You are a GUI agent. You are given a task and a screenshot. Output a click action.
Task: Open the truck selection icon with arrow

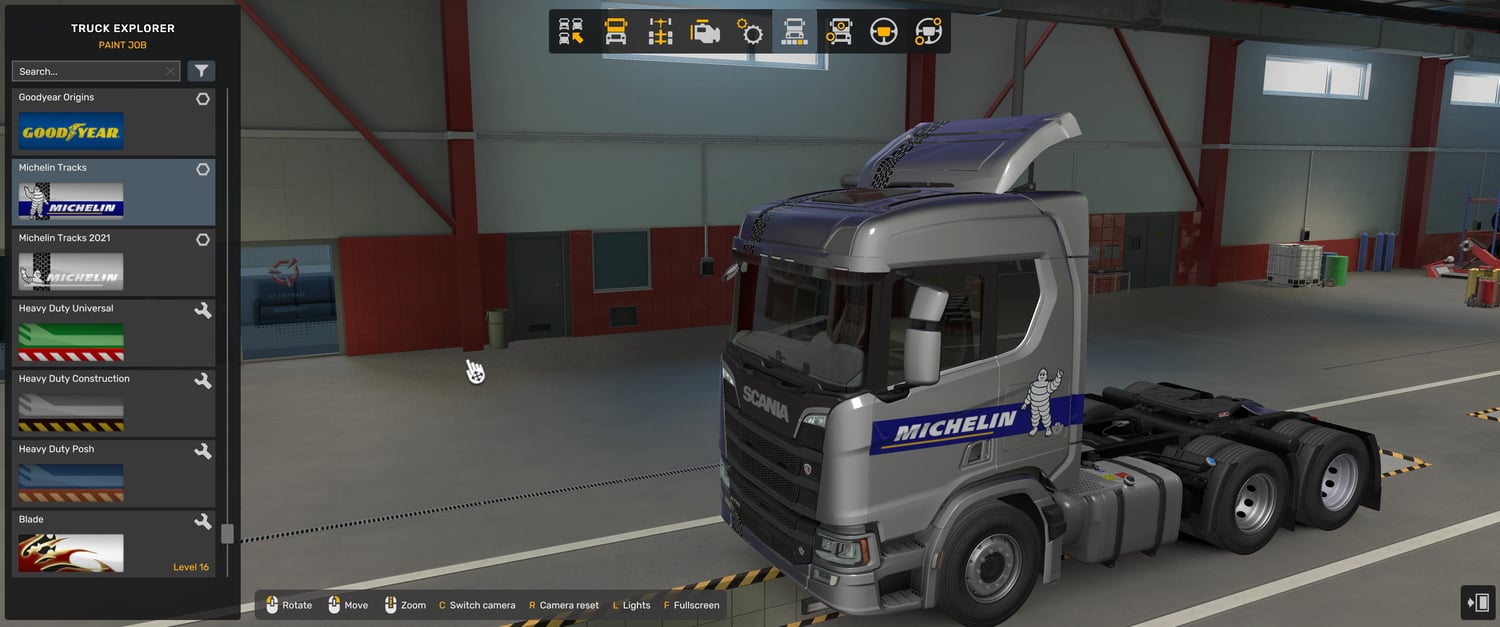click(x=571, y=32)
